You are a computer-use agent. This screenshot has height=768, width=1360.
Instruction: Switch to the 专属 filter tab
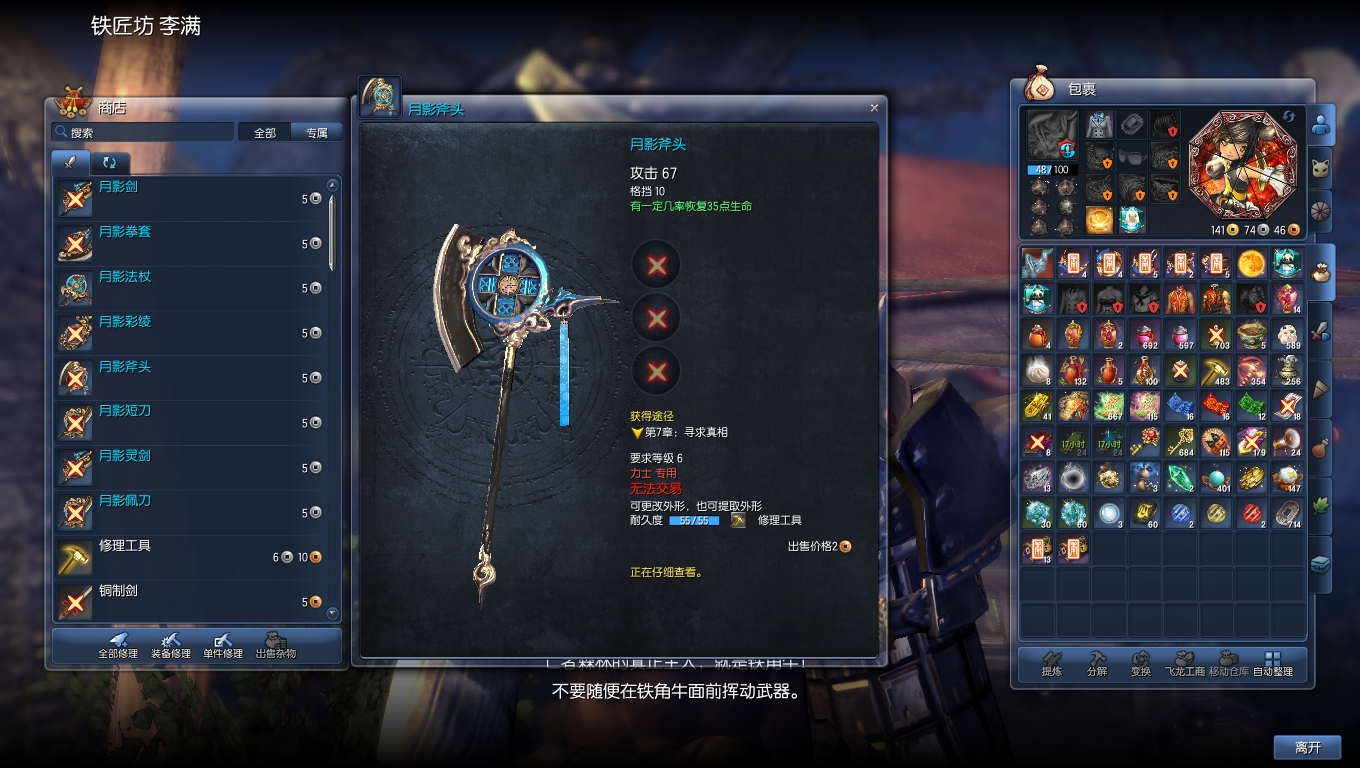tap(316, 131)
